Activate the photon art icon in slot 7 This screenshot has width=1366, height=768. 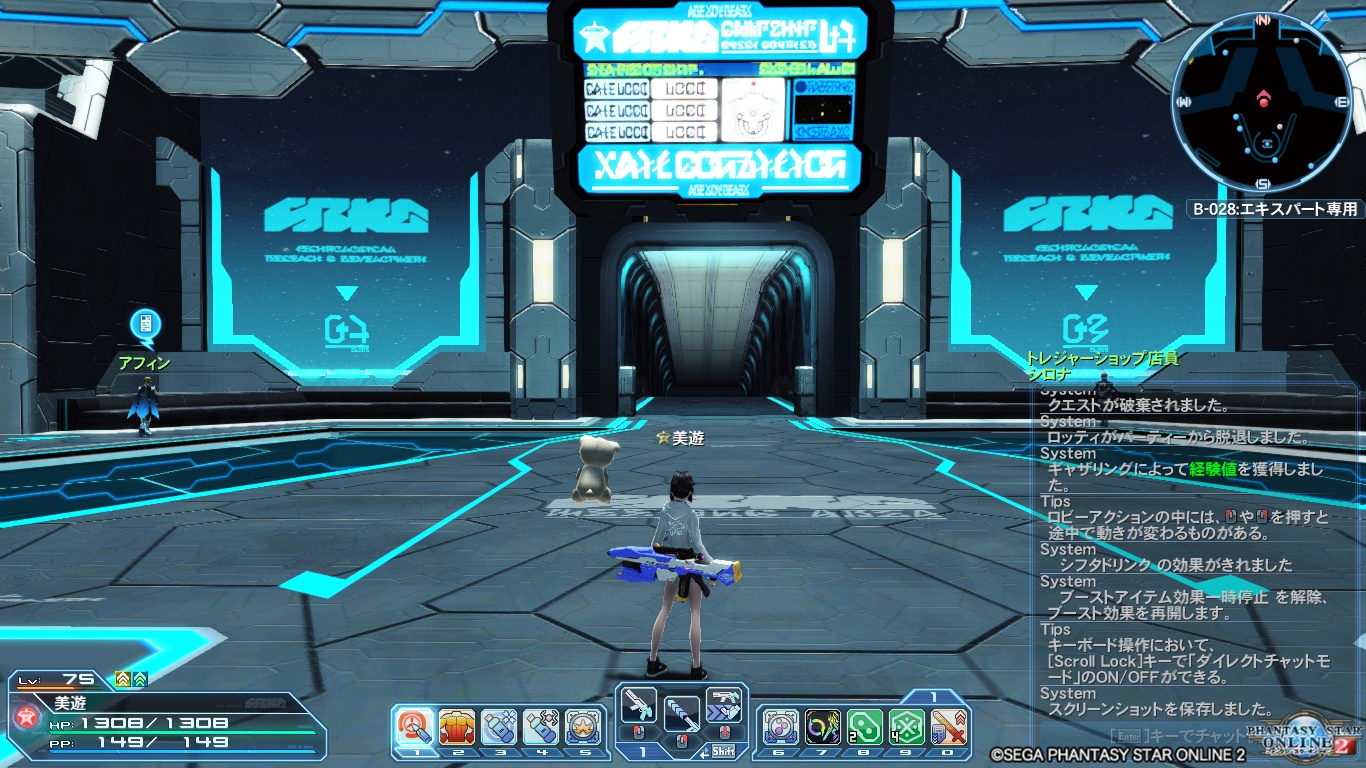click(780, 723)
